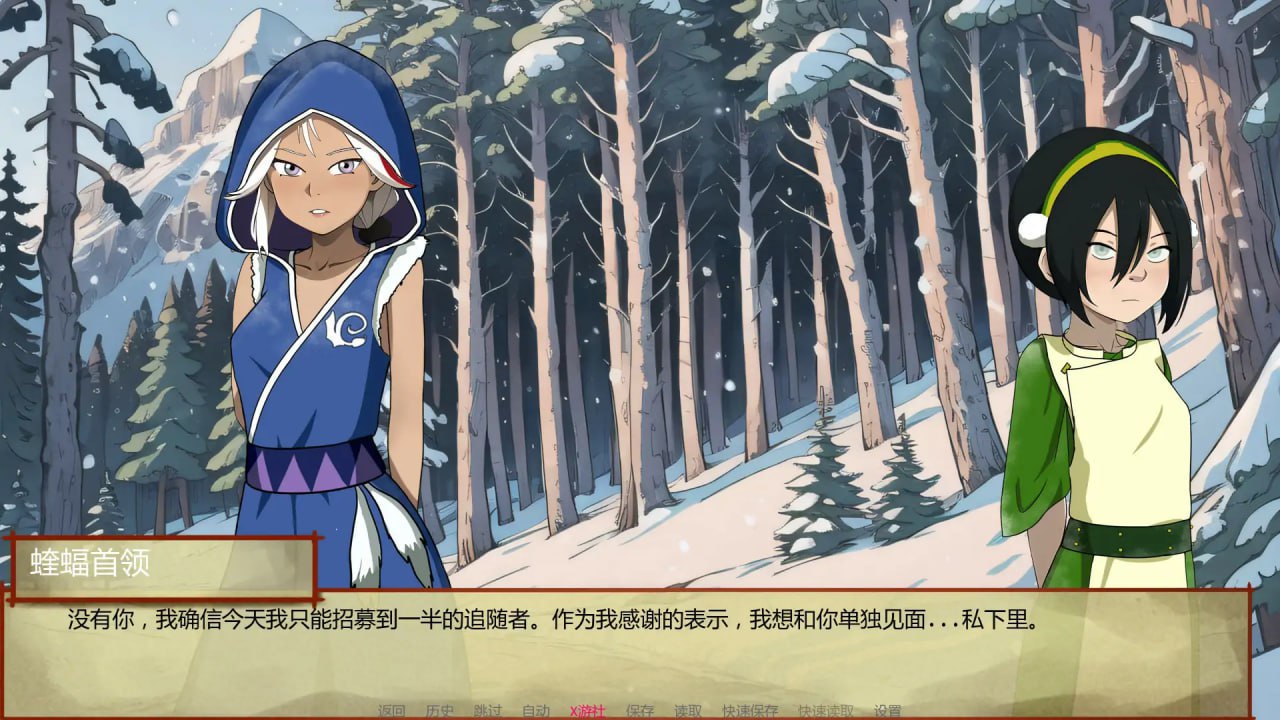Enable 自动 auto-play mode
The image size is (1280, 720).
pos(536,709)
